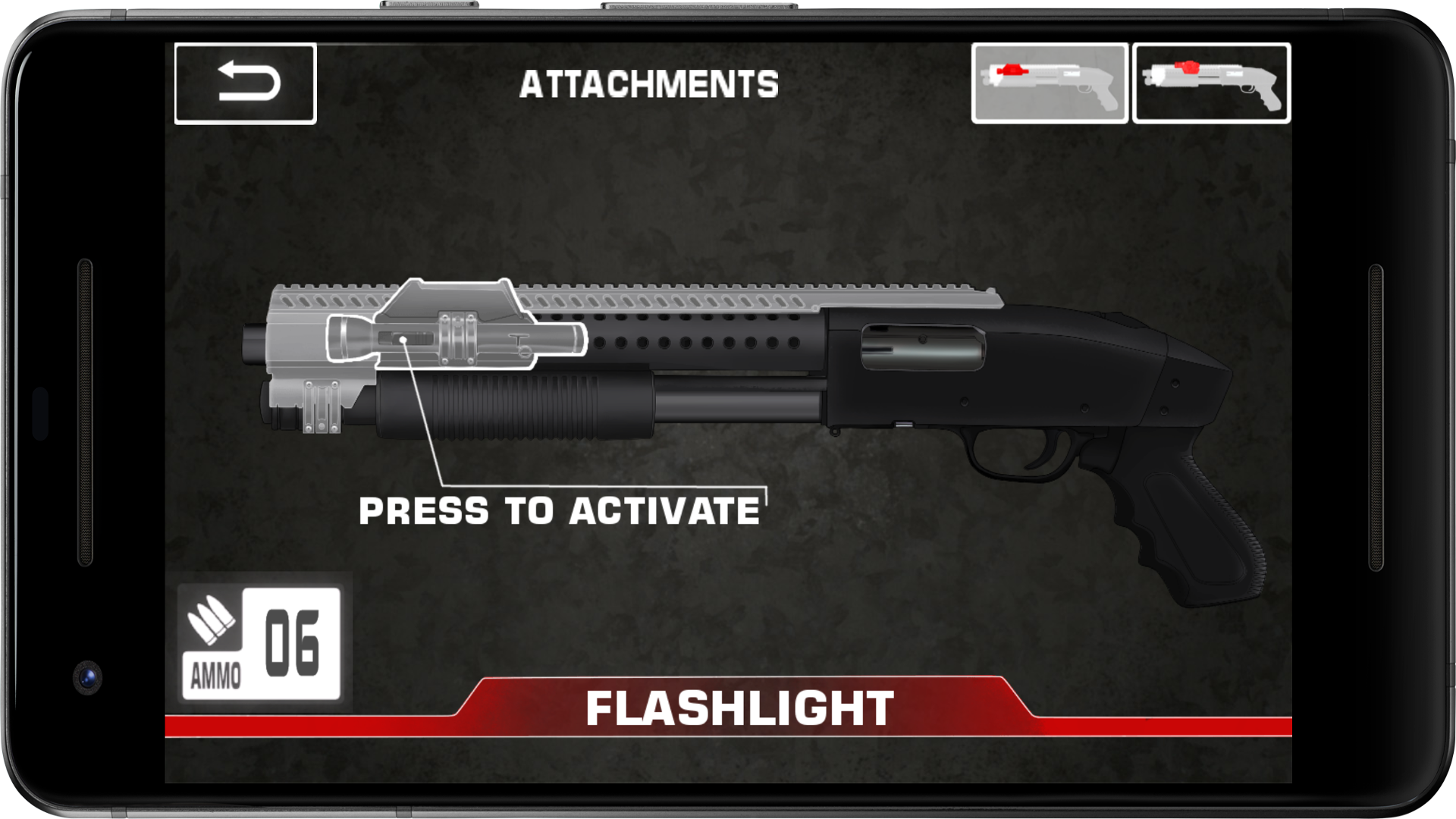1456x819 pixels.
Task: Tap the Picatinny rail atop the shotgun
Action: [x=758, y=292]
